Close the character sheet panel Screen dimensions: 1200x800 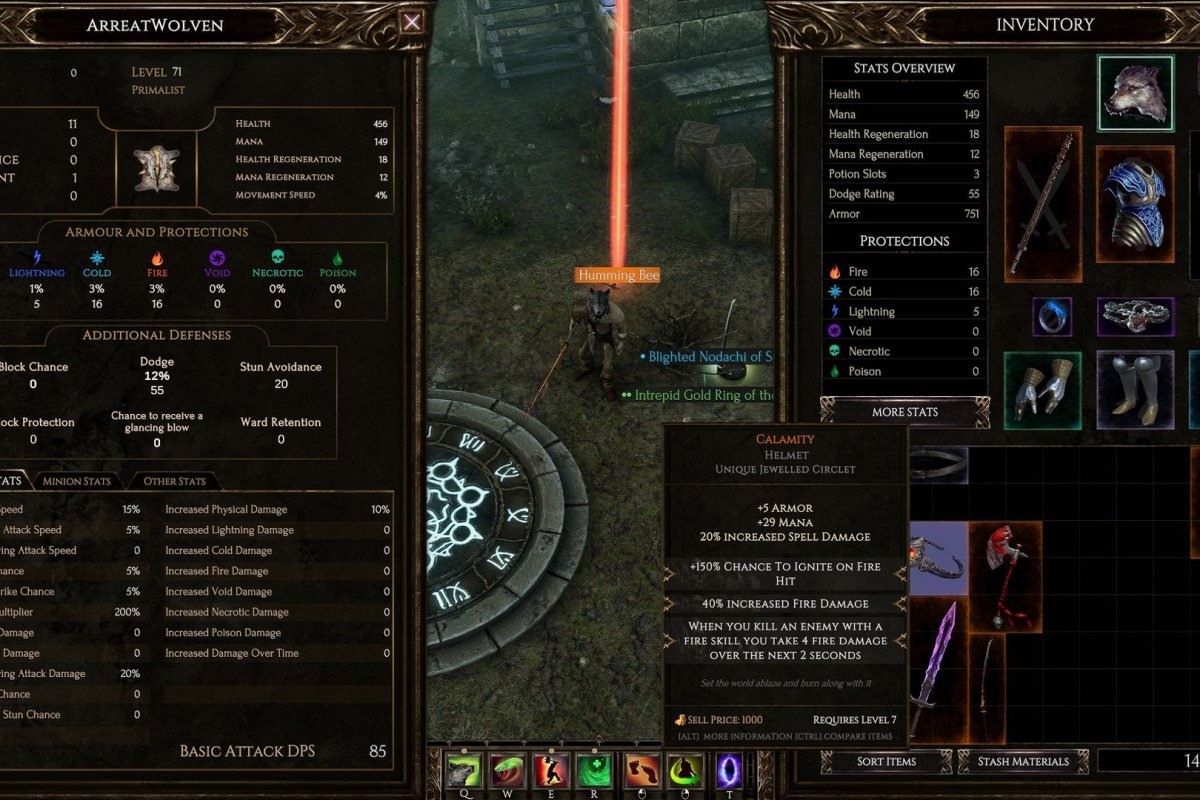coord(411,23)
